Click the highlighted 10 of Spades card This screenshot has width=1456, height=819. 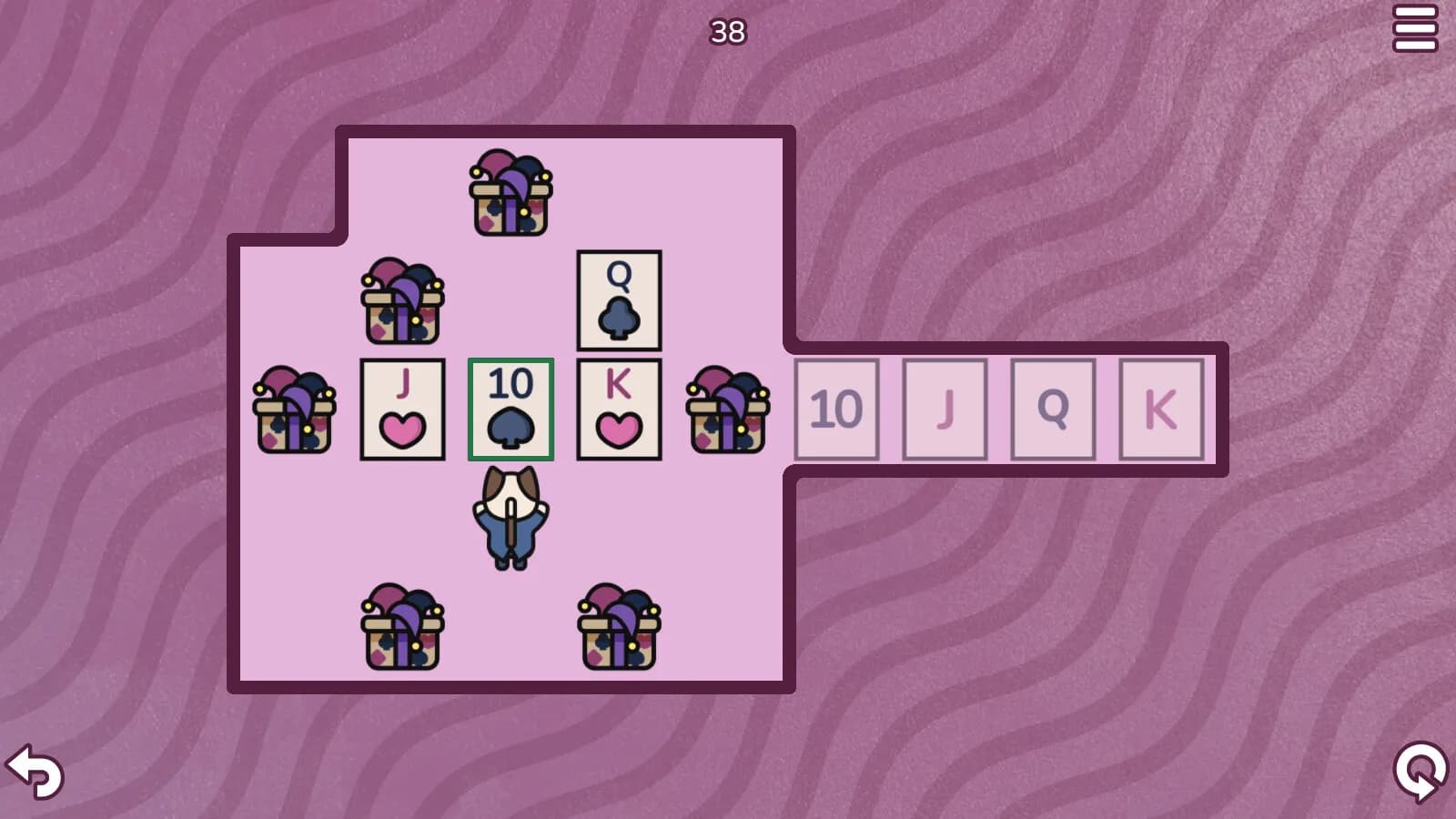tap(511, 409)
